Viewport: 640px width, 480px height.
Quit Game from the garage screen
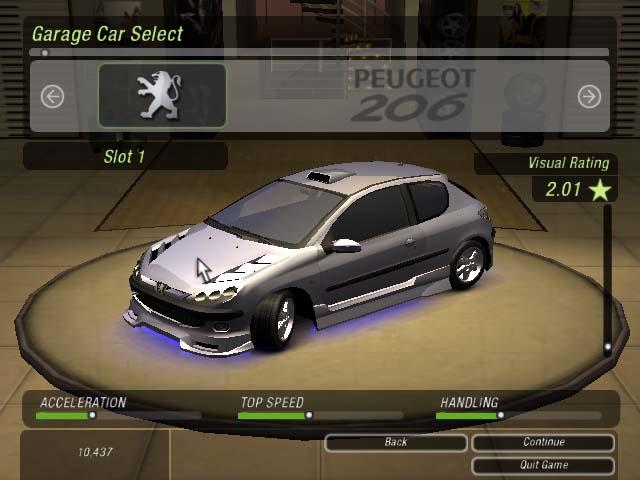pos(543,465)
